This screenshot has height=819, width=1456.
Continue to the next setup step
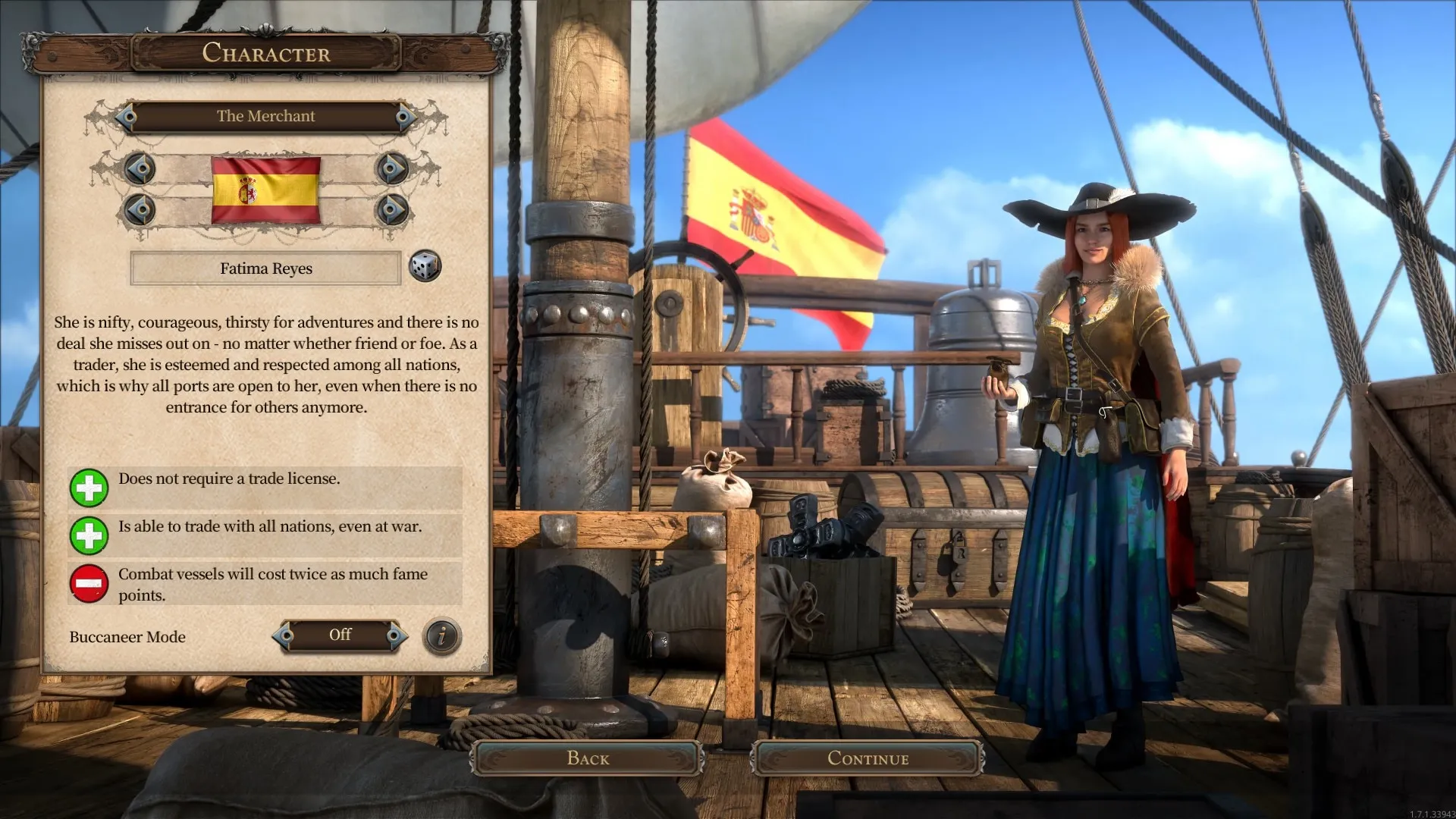(x=868, y=758)
